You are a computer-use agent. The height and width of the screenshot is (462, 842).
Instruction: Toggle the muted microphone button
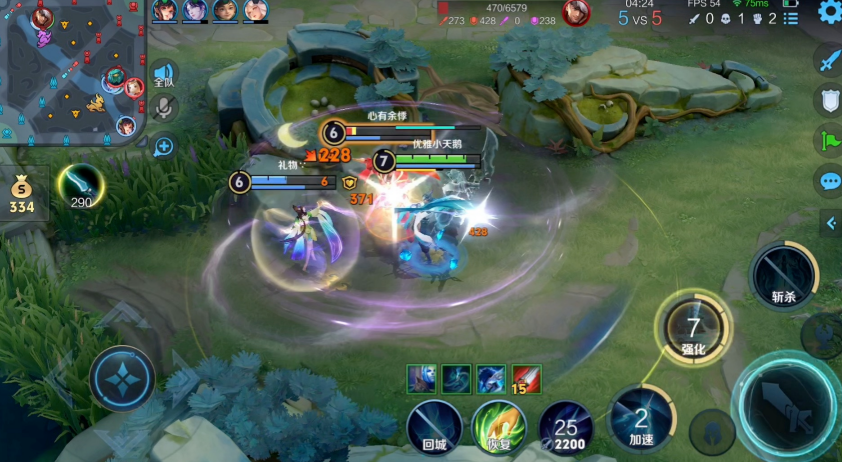tap(164, 109)
